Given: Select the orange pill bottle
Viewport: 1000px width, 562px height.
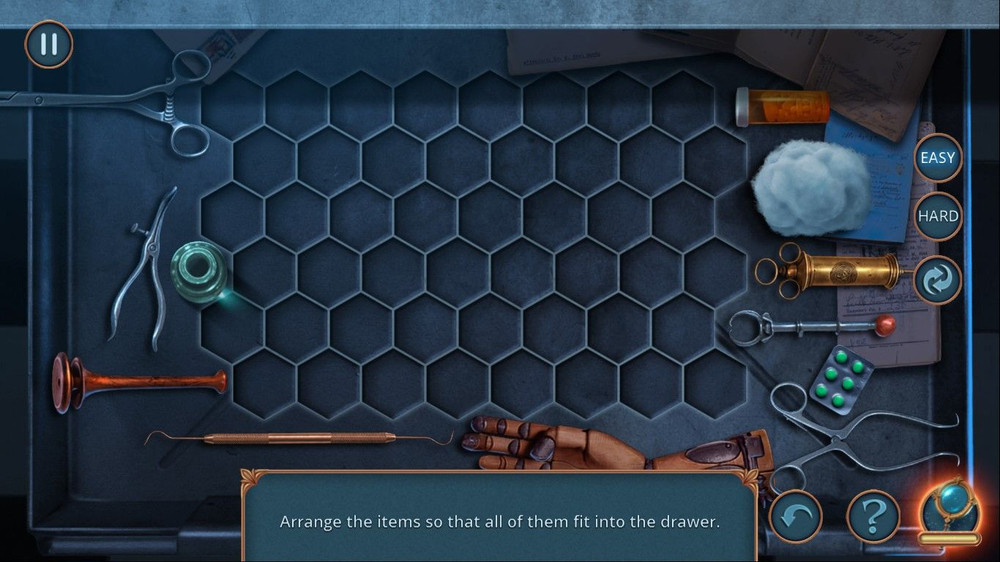Looking at the screenshot, I should click(783, 107).
